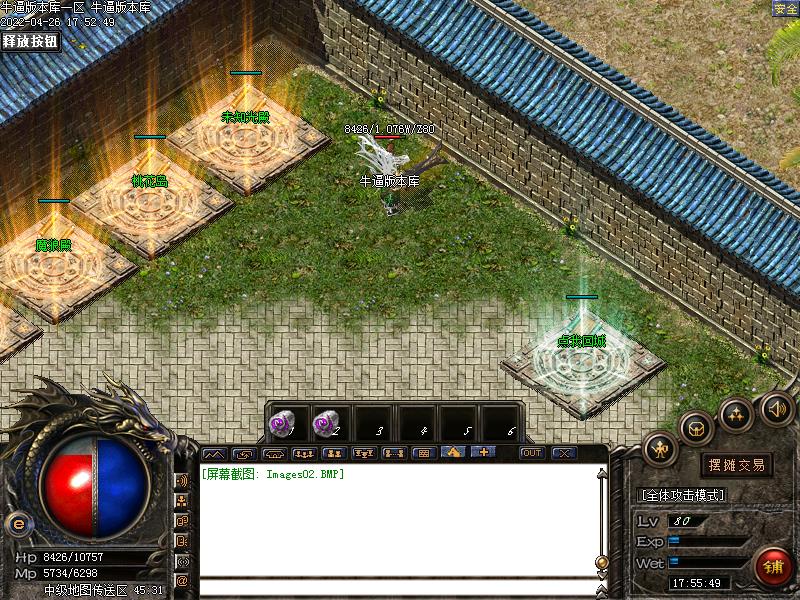Open the 摆摊交易 stall trading button
Screen dimensions: 800x600
(737, 464)
